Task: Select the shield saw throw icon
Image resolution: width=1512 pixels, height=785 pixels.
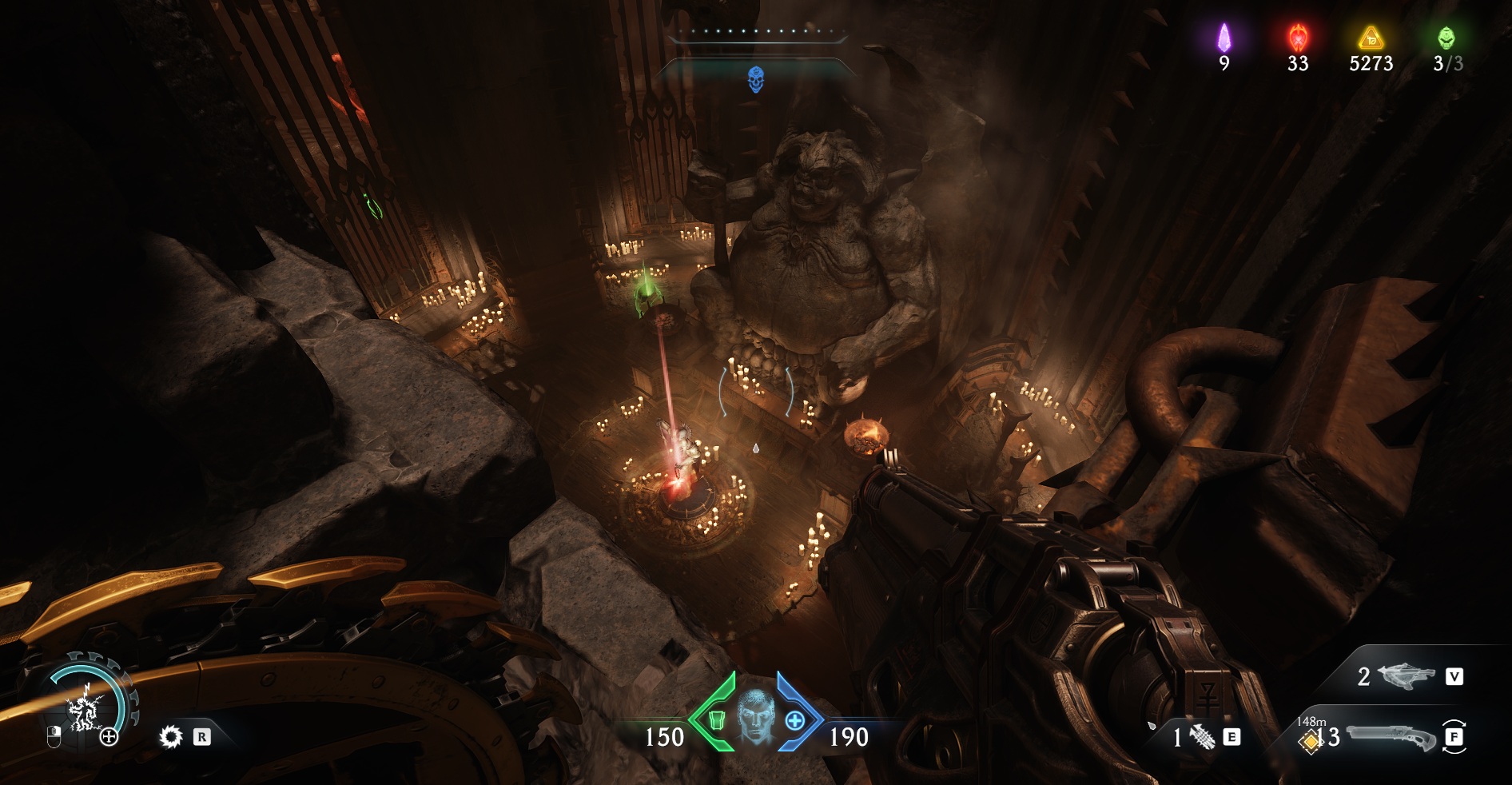Action: [x=170, y=736]
